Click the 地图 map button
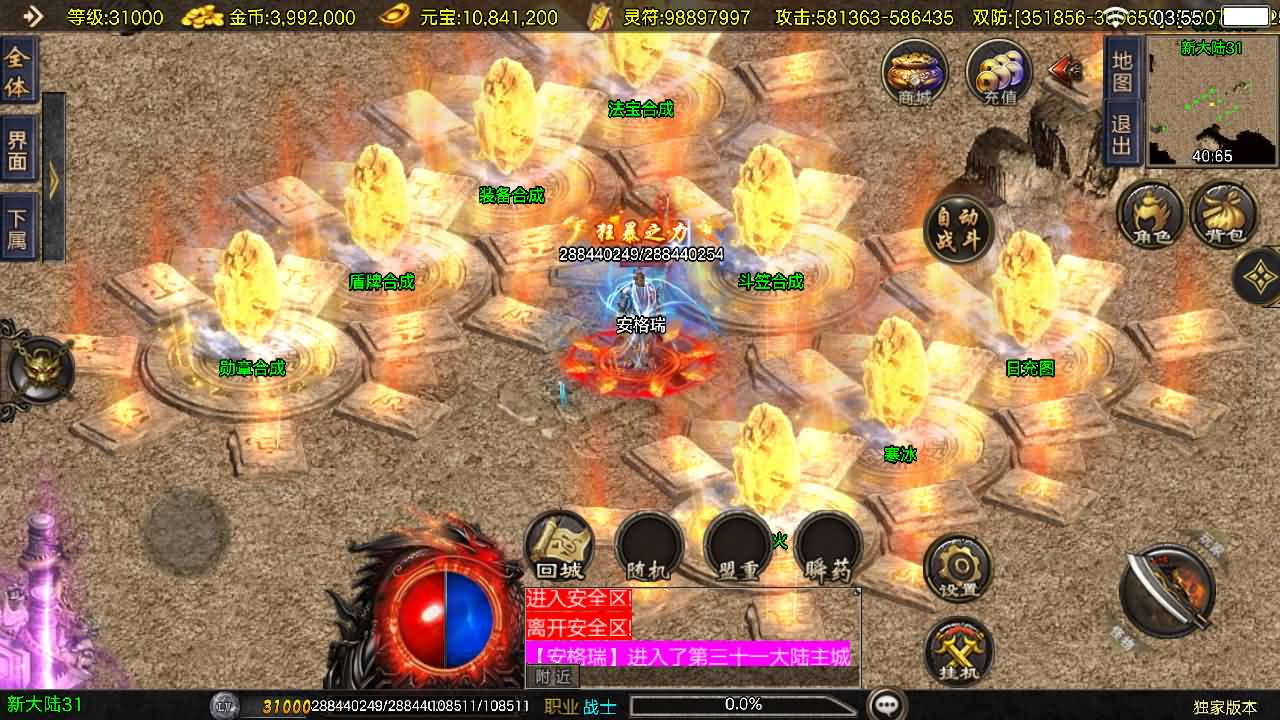Viewport: 1280px width, 720px height. [1122, 71]
